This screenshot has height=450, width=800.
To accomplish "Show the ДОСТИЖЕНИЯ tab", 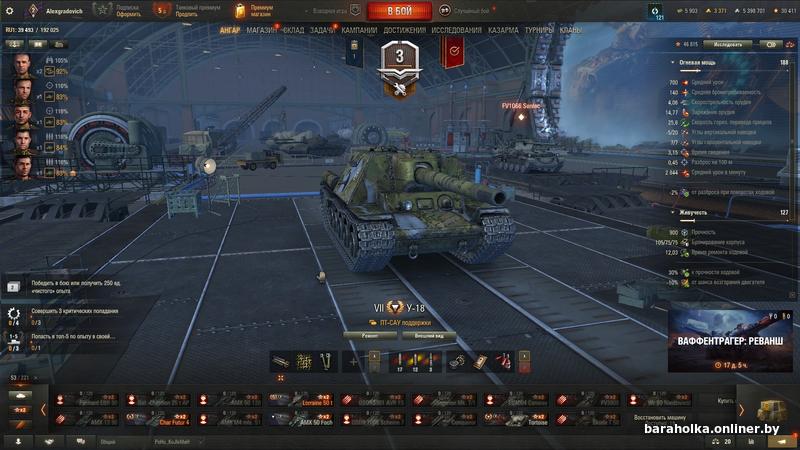I will 404,31.
